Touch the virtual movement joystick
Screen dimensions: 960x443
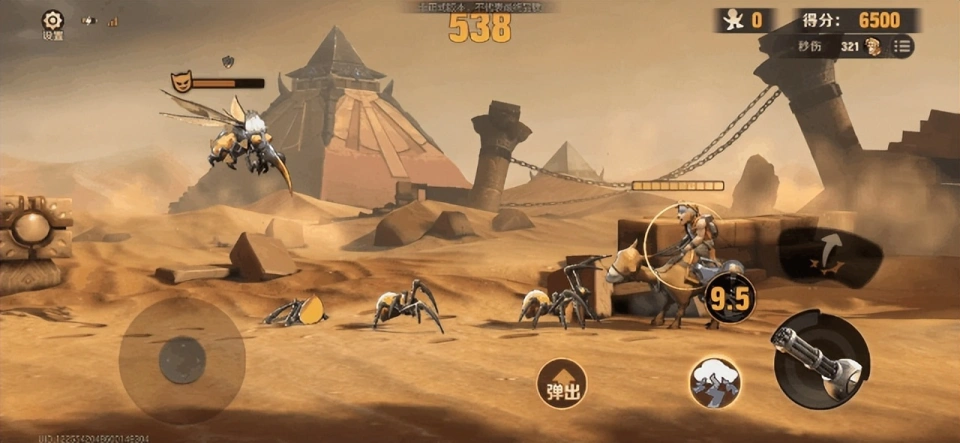point(182,359)
